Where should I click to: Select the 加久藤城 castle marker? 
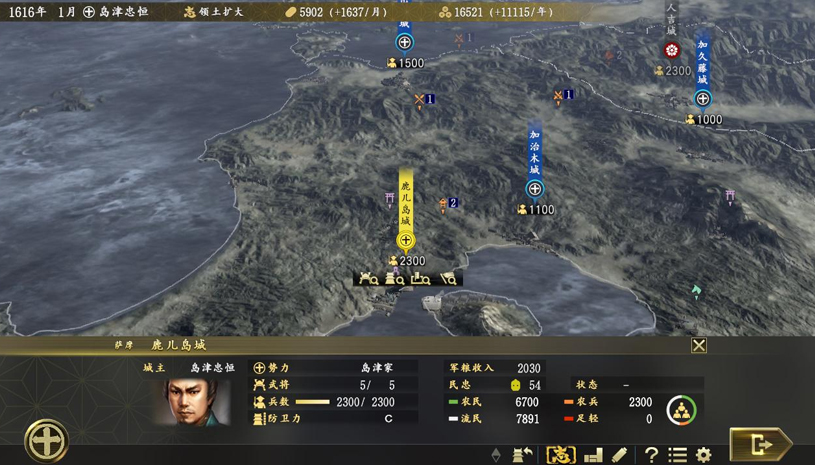(703, 98)
